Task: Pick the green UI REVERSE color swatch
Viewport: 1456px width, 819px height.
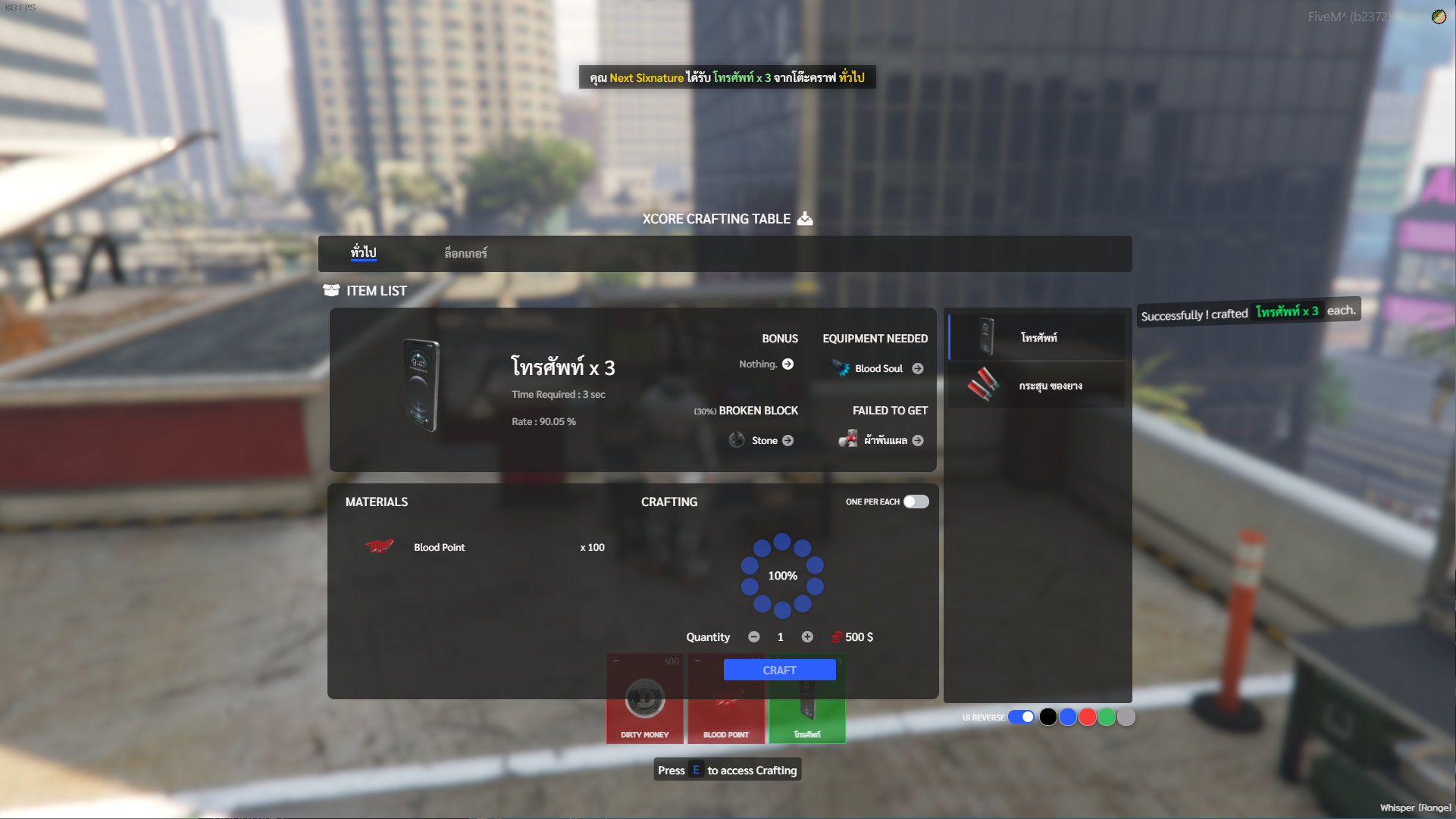Action: coord(1106,716)
